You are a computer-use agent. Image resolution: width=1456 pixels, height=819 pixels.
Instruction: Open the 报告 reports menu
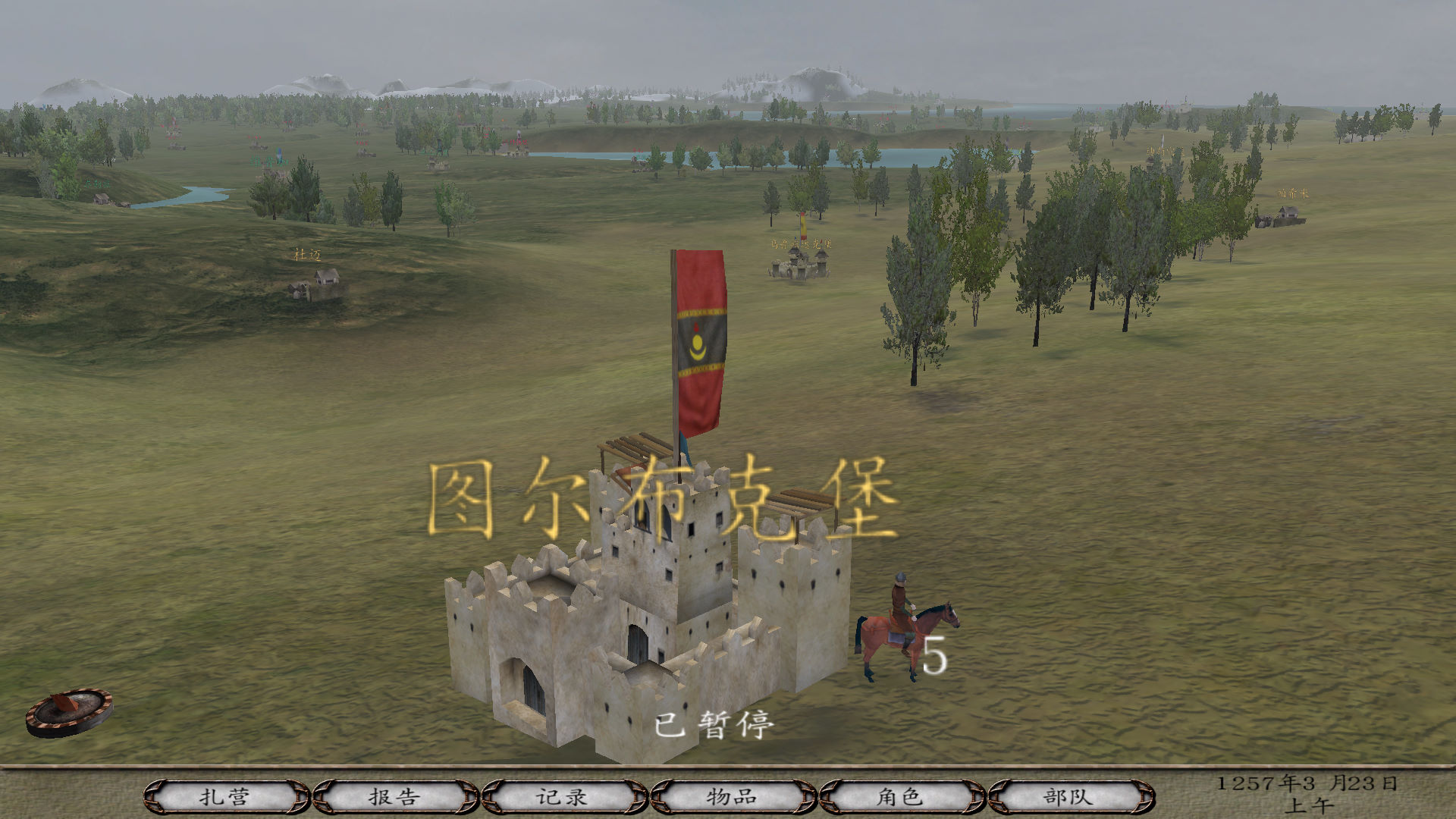pyautogui.click(x=393, y=797)
